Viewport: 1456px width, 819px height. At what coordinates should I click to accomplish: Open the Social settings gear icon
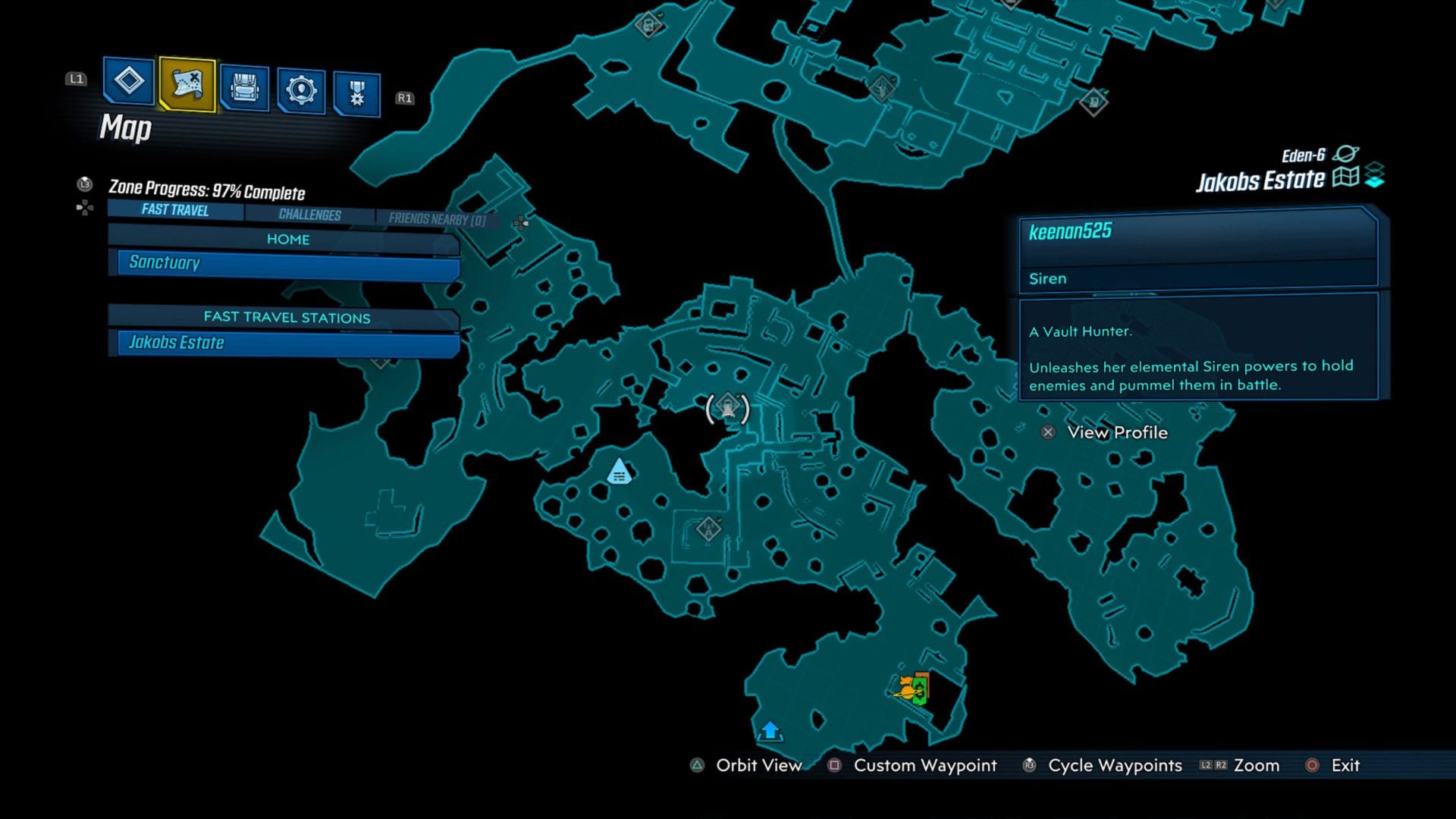303,86
